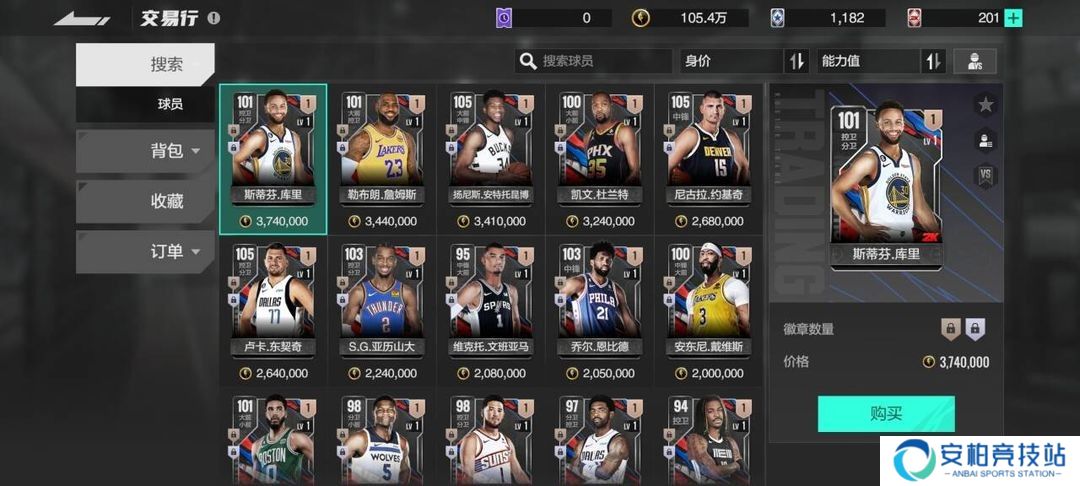Sort listings by 身价 (price)
1080x486 pixels.
(x=744, y=61)
